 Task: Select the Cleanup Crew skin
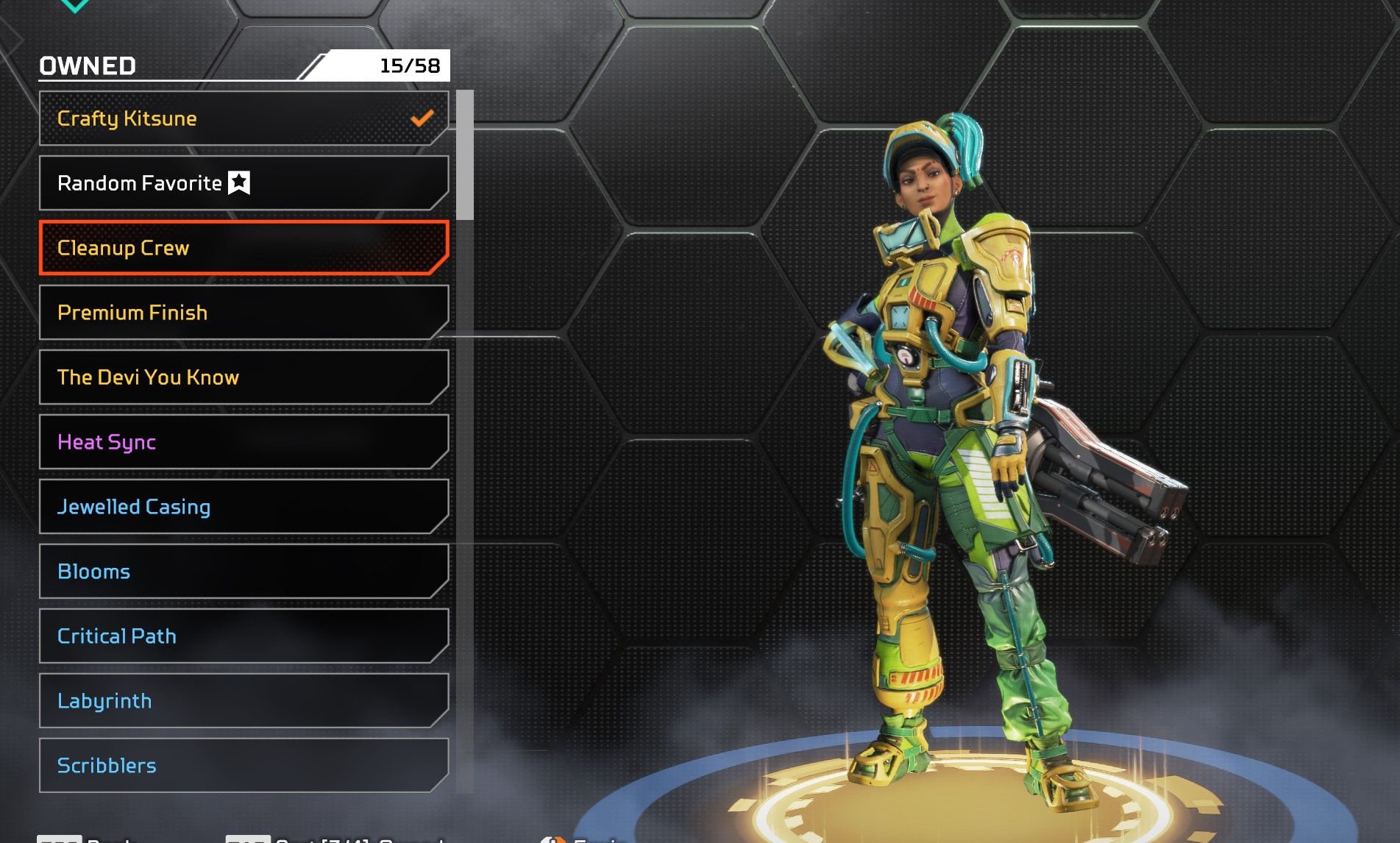click(243, 248)
